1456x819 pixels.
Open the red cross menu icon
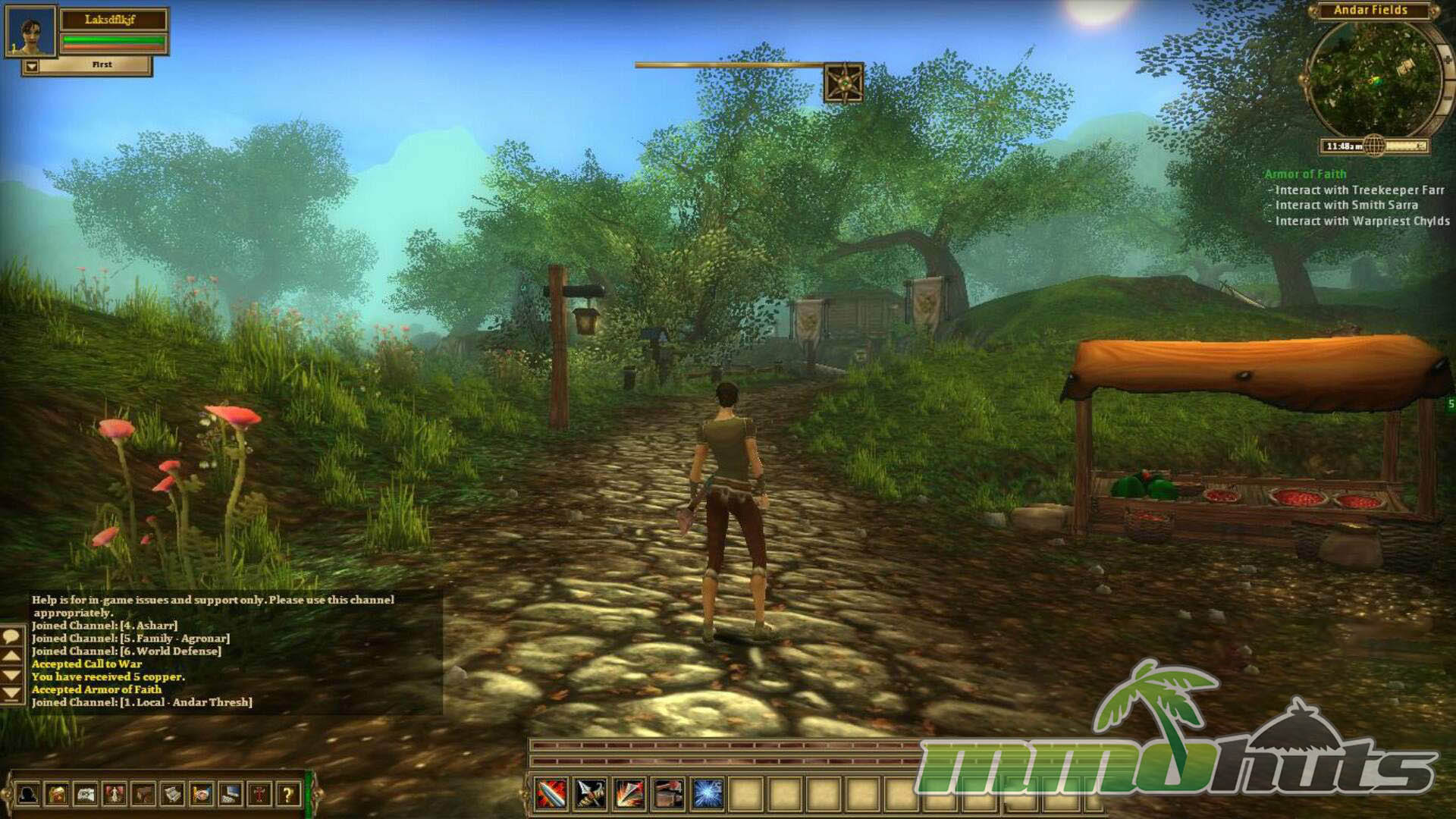tap(259, 795)
